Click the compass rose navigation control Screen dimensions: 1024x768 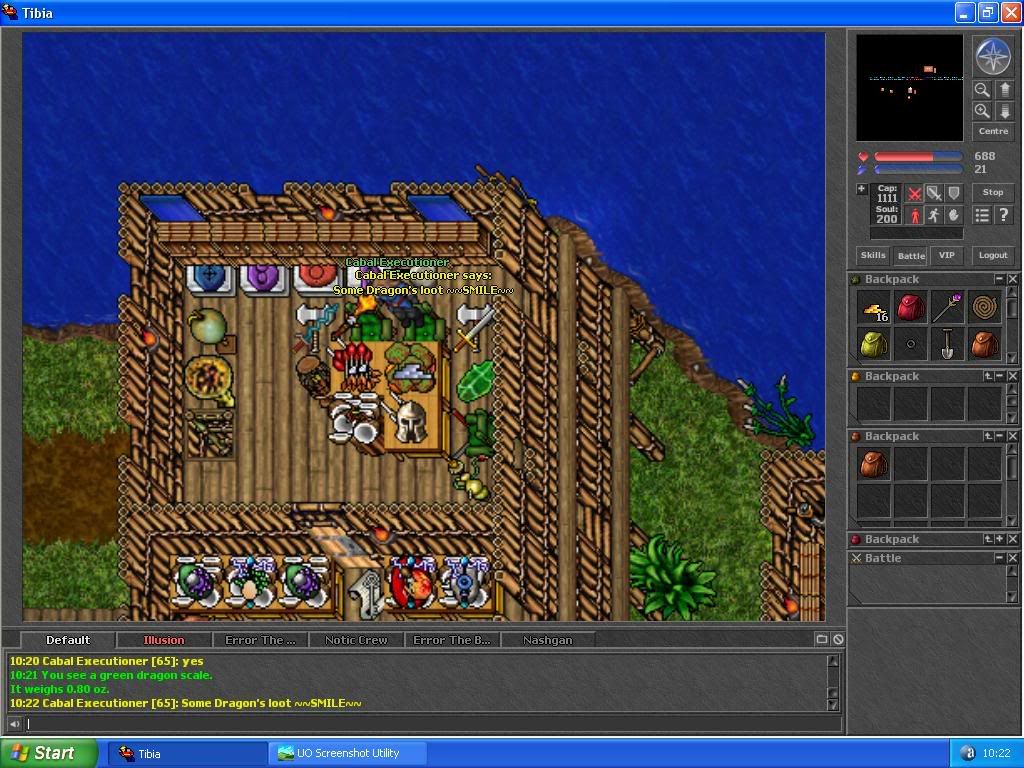coord(993,57)
